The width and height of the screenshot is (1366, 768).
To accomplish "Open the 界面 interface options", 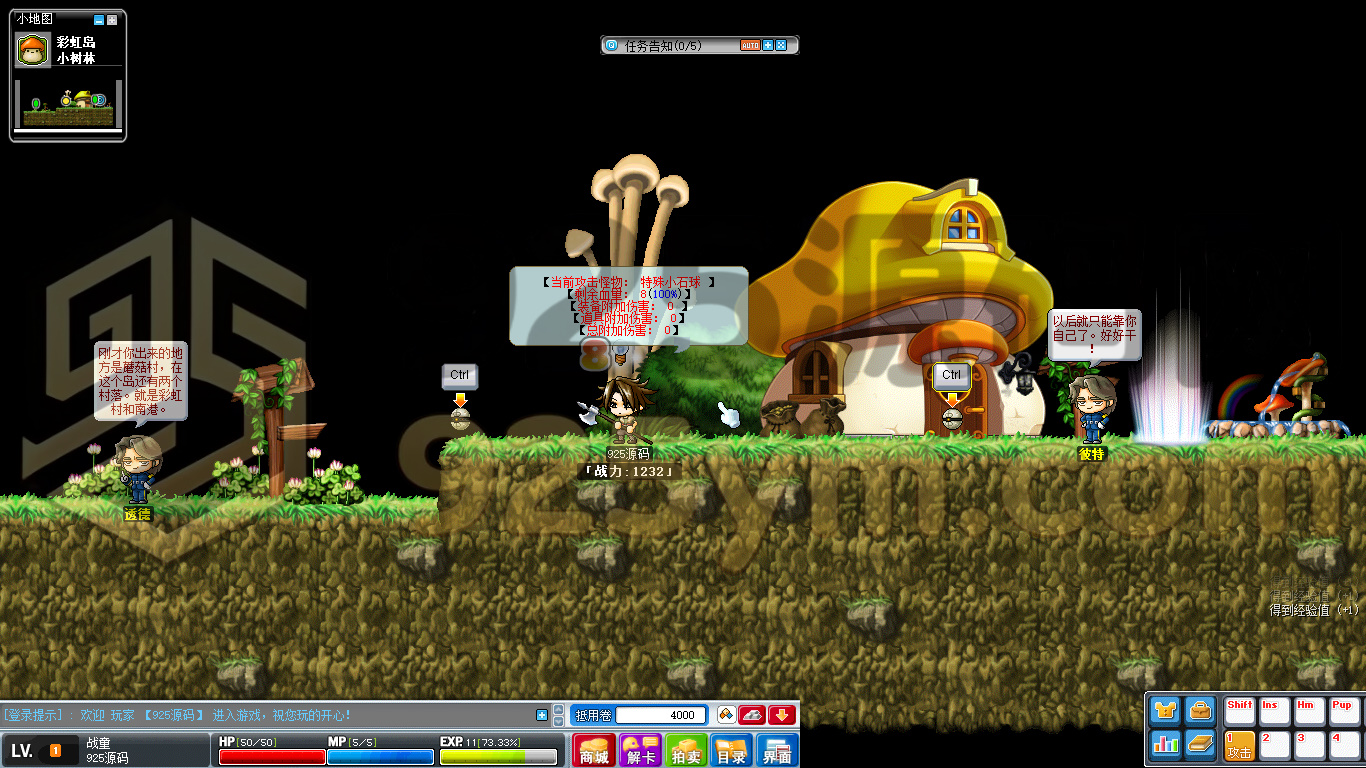I will click(x=778, y=750).
